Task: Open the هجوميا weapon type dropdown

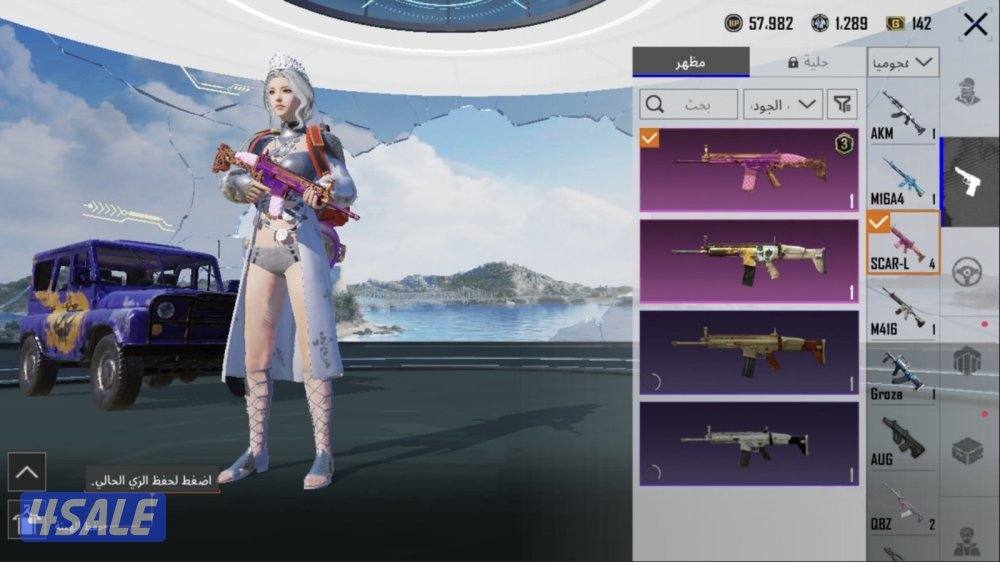Action: 902,62
